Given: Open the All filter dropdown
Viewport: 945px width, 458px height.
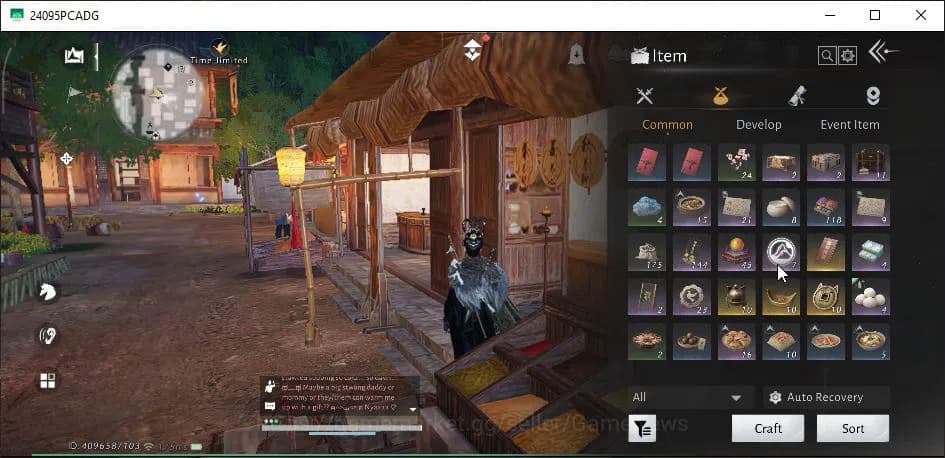Looking at the screenshot, I should [690, 397].
